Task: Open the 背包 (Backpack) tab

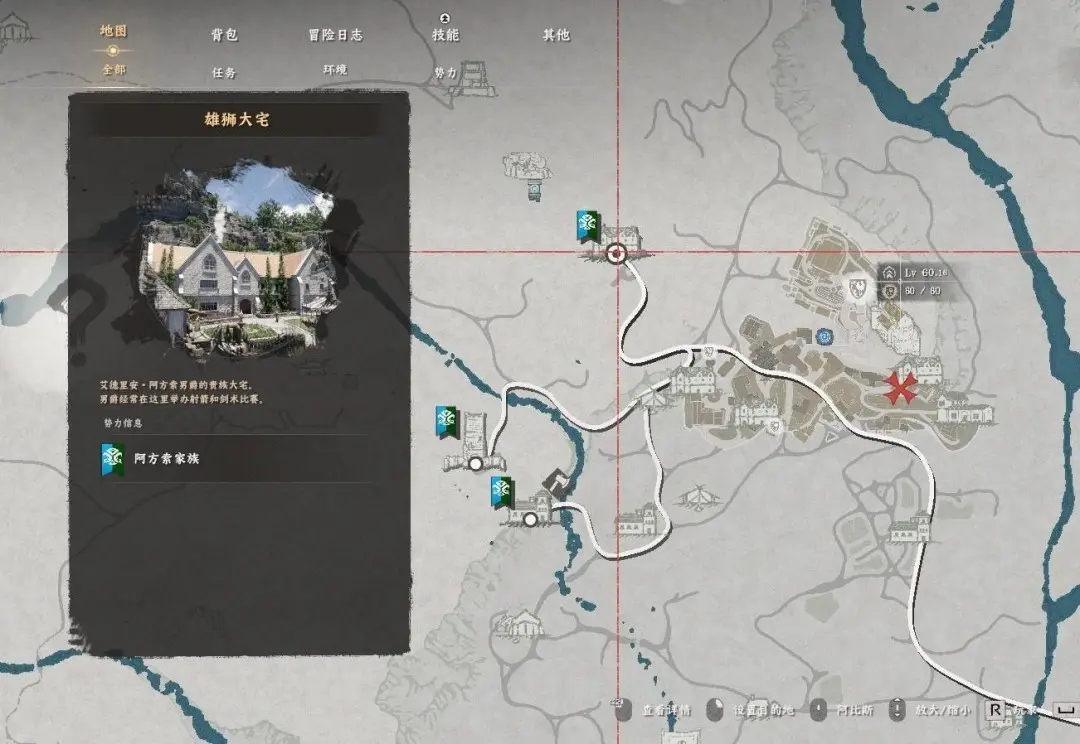Action: click(x=224, y=35)
